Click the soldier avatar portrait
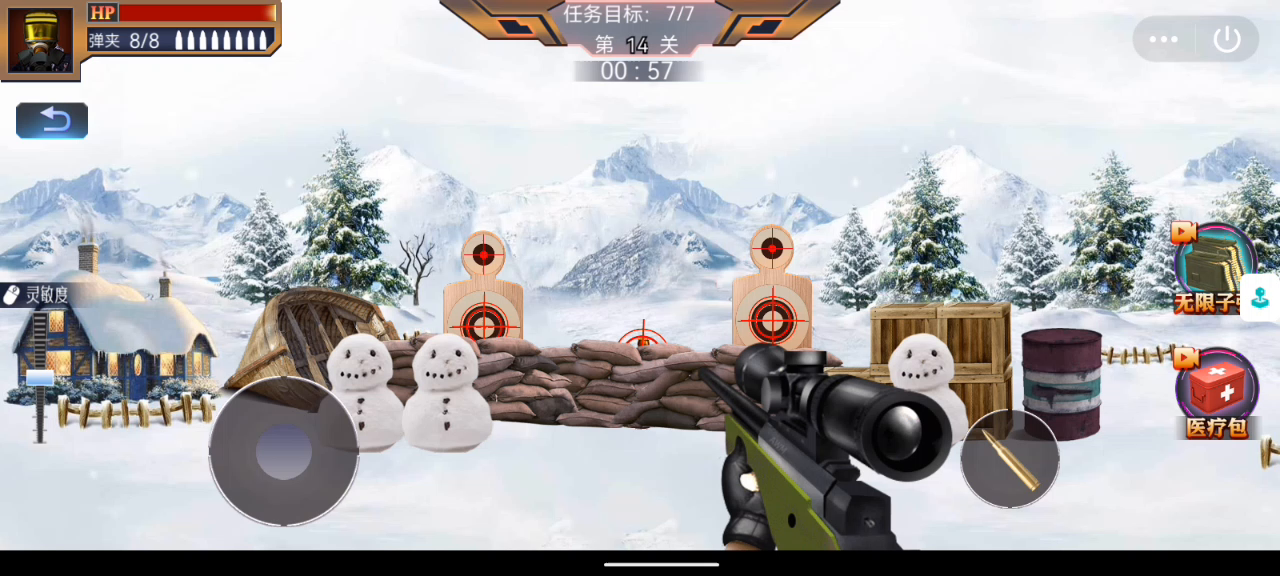Image resolution: width=1280 pixels, height=576 pixels. 41,40
